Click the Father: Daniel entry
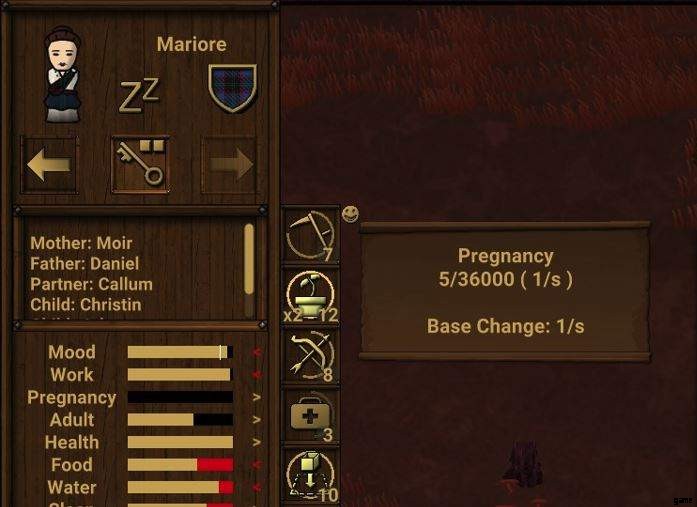The width and height of the screenshot is (697, 507). [84, 264]
